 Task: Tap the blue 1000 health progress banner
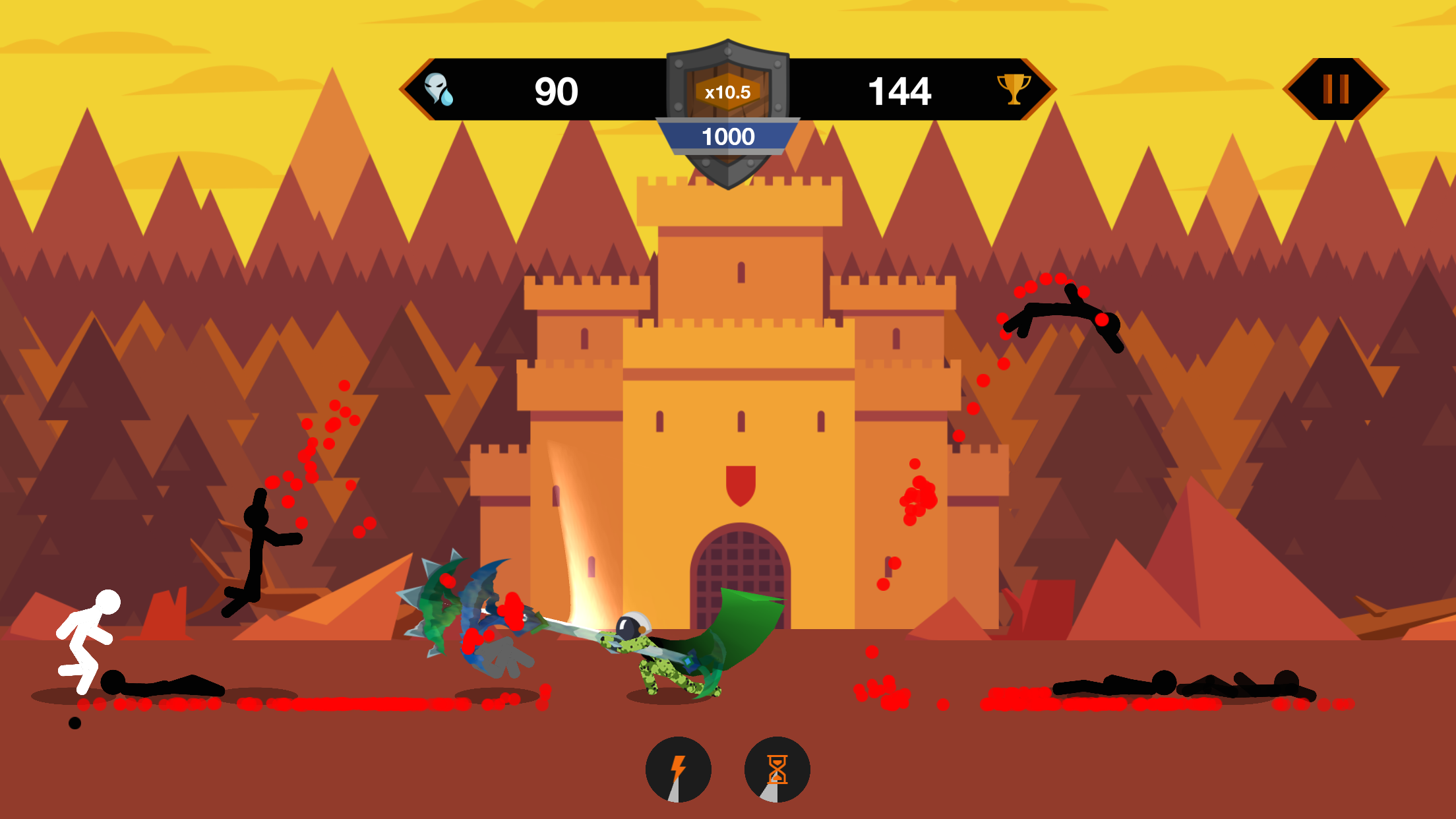coord(727,136)
